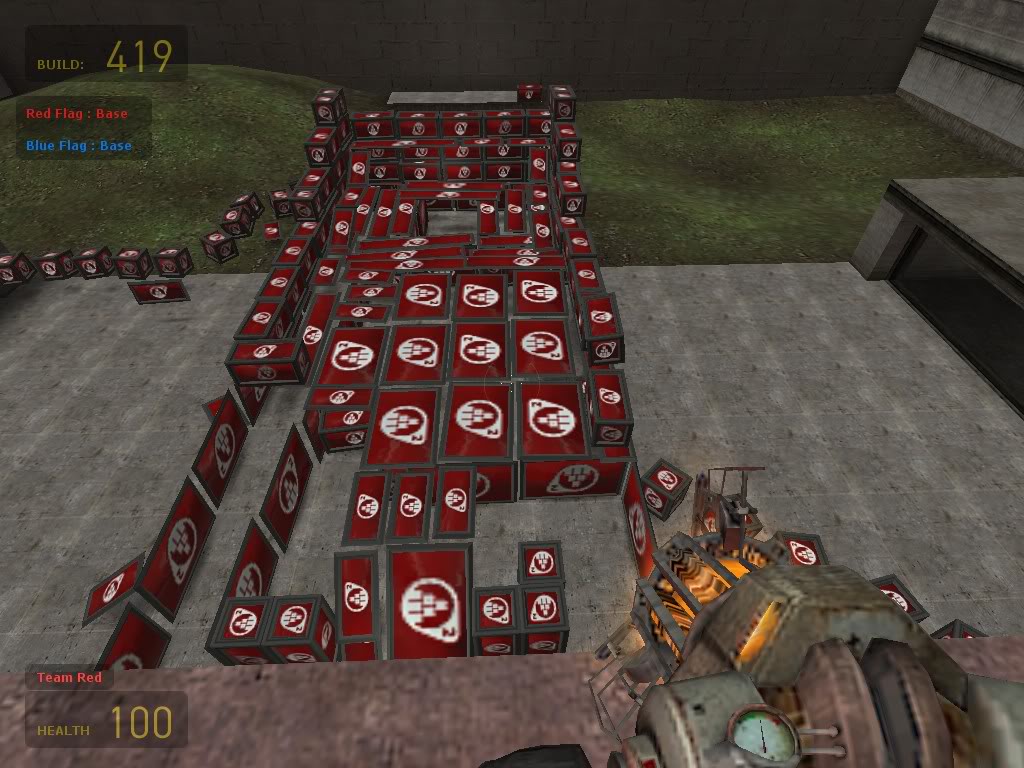Click the Red Flag status tracker
Image resolution: width=1024 pixels, height=768 pixels.
[77, 114]
